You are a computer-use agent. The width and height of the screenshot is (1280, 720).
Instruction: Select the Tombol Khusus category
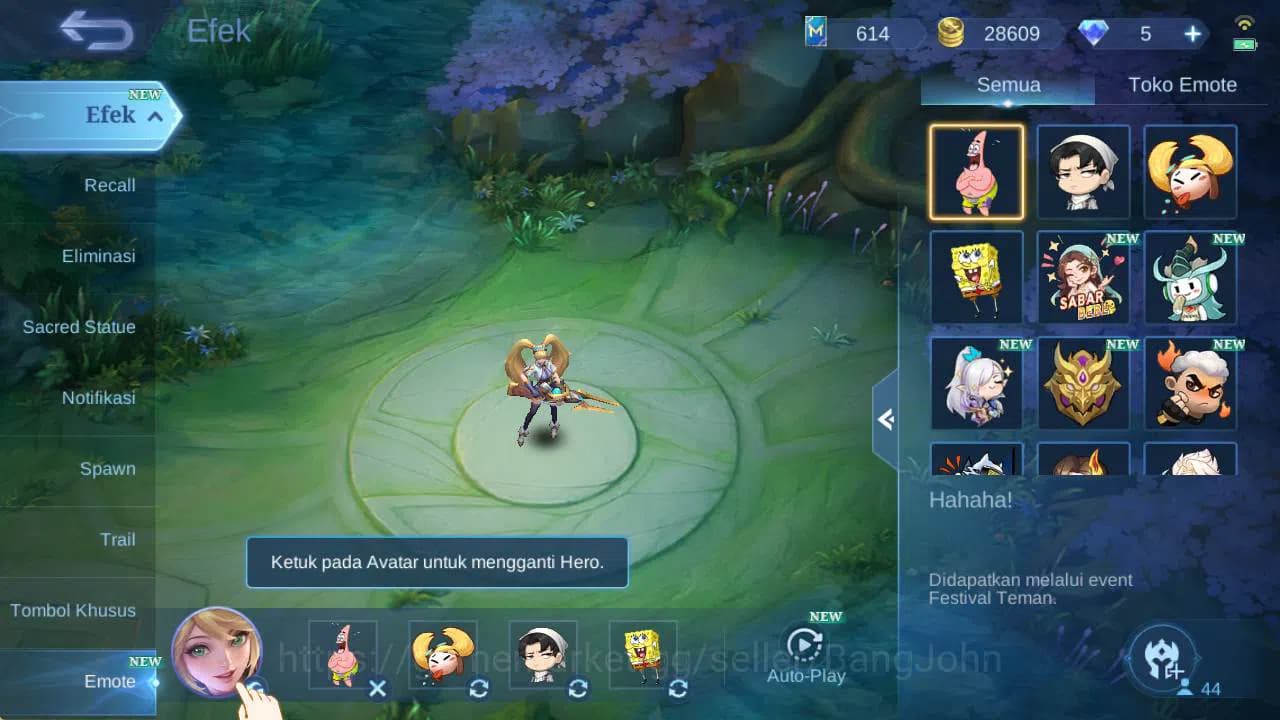75,610
